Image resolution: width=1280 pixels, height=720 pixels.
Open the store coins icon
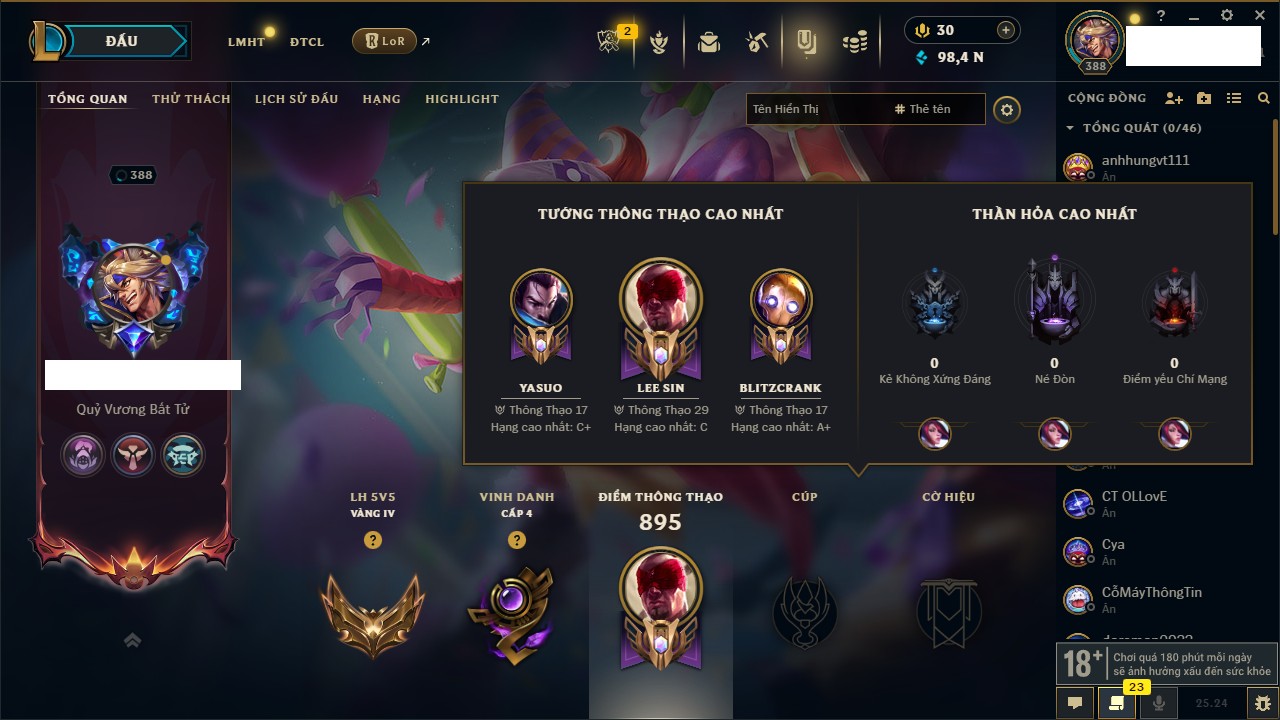pyautogui.click(x=854, y=42)
